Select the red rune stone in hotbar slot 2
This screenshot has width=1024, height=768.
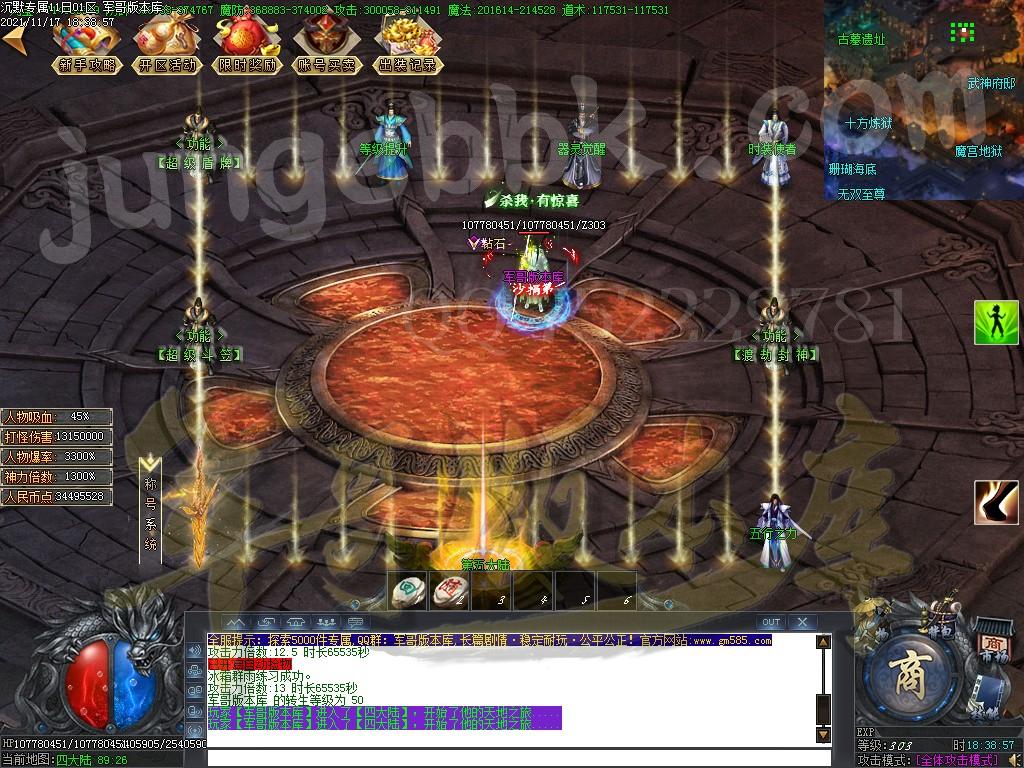click(448, 591)
